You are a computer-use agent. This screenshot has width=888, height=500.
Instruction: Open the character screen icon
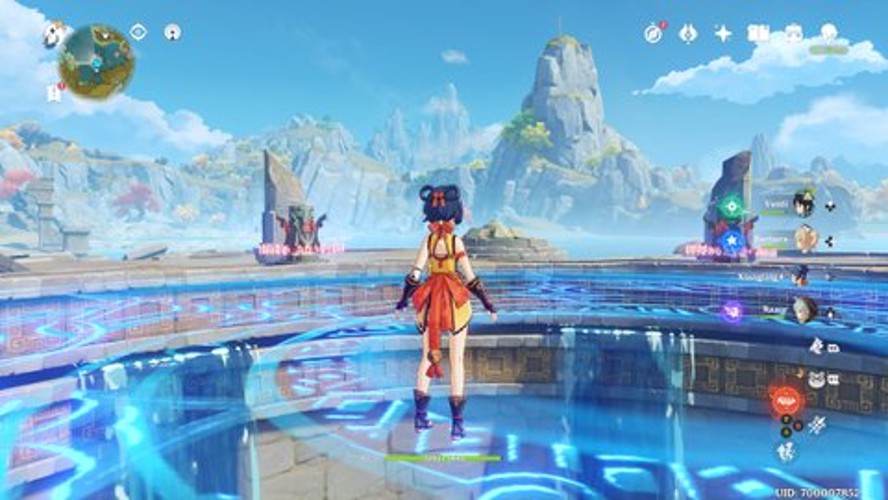point(829,33)
